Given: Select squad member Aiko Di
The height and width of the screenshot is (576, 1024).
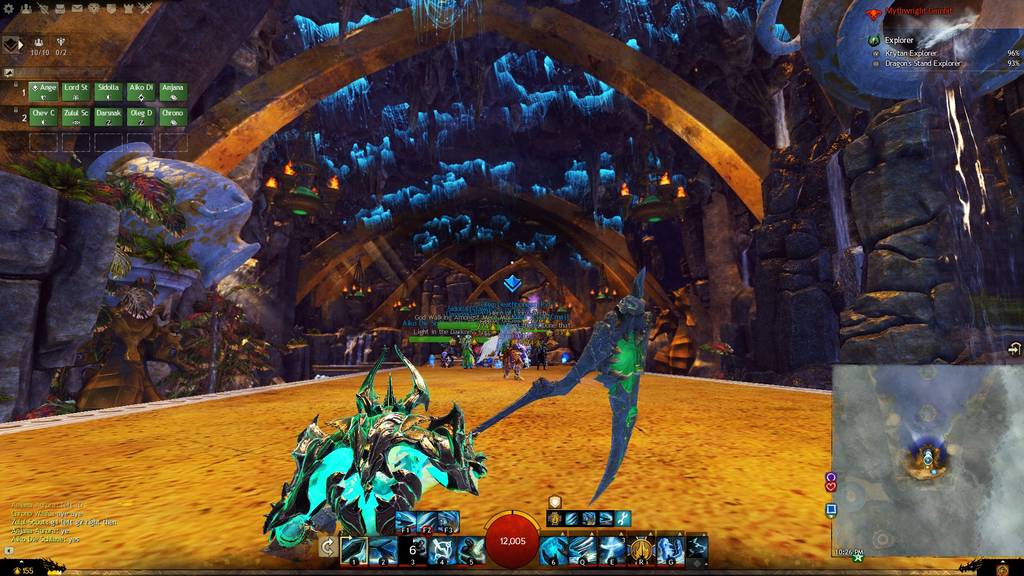Looking at the screenshot, I should pos(140,92).
